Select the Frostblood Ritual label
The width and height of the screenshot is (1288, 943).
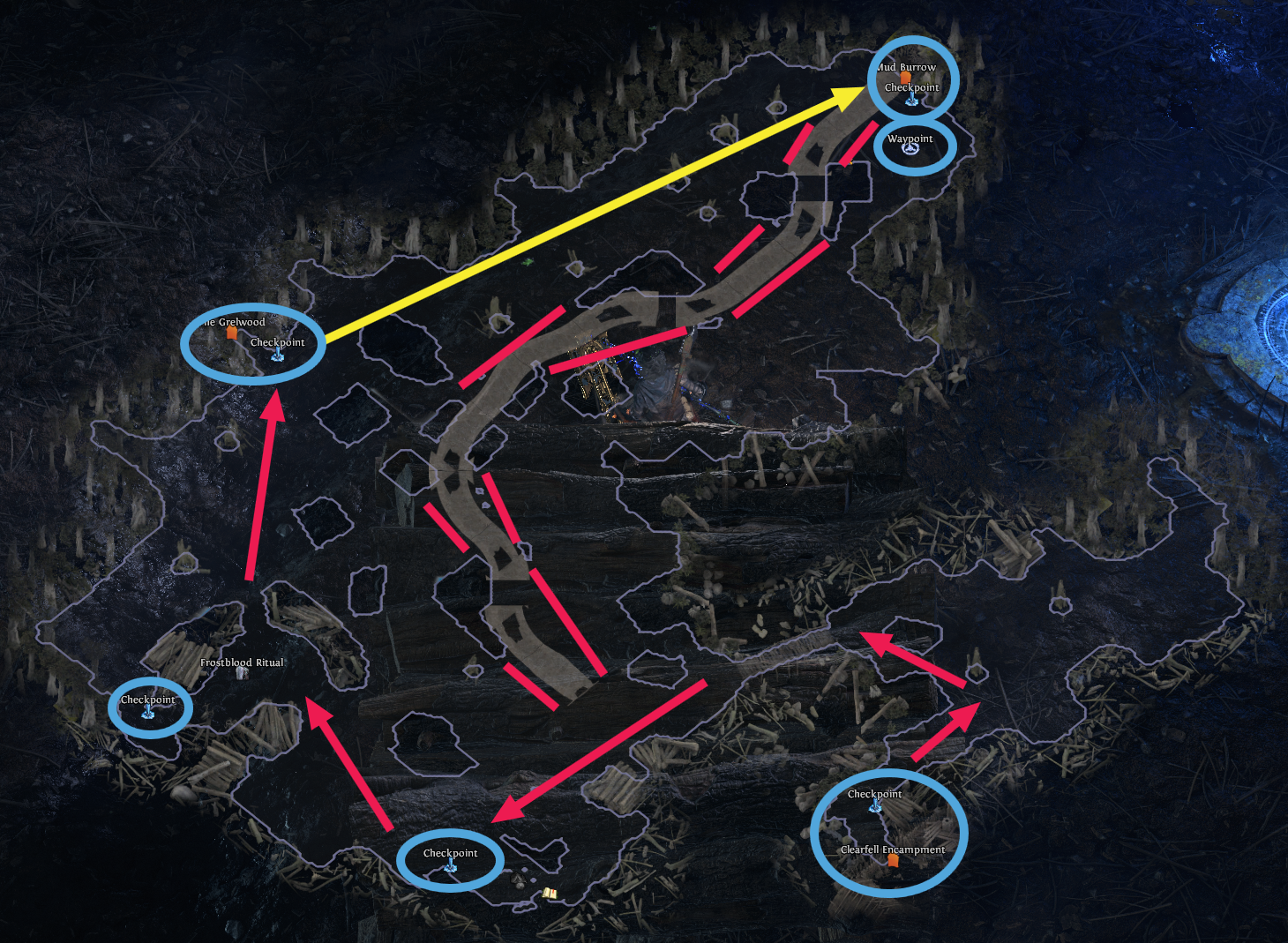tap(243, 662)
